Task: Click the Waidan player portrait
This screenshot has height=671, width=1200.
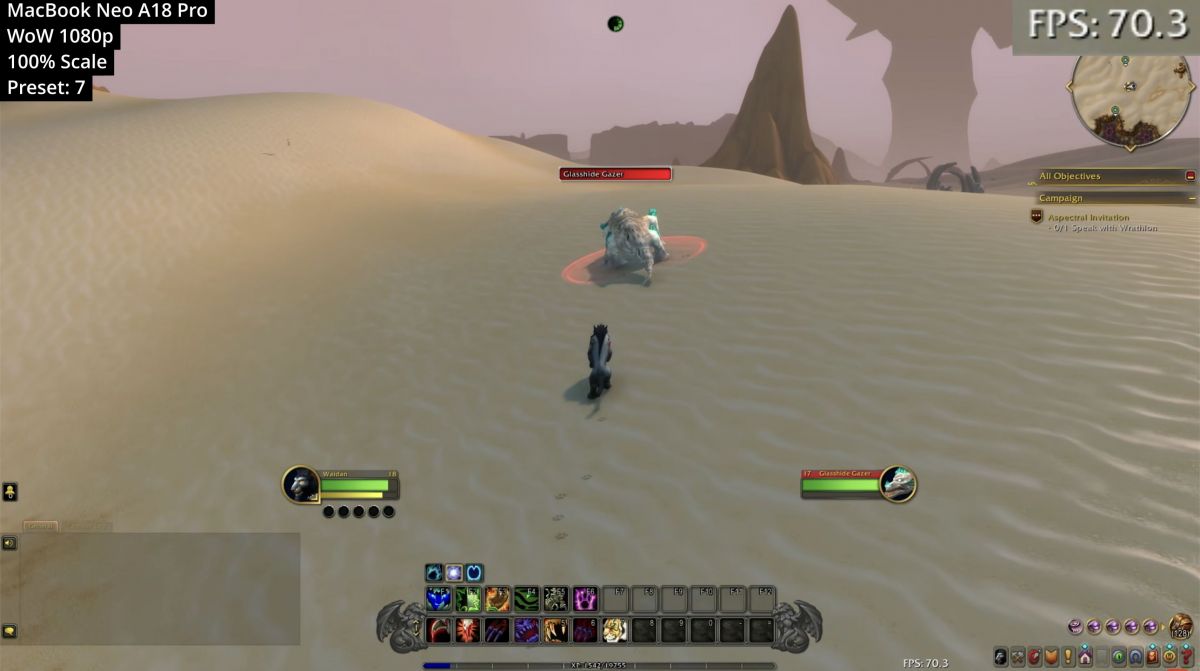Action: [300, 484]
